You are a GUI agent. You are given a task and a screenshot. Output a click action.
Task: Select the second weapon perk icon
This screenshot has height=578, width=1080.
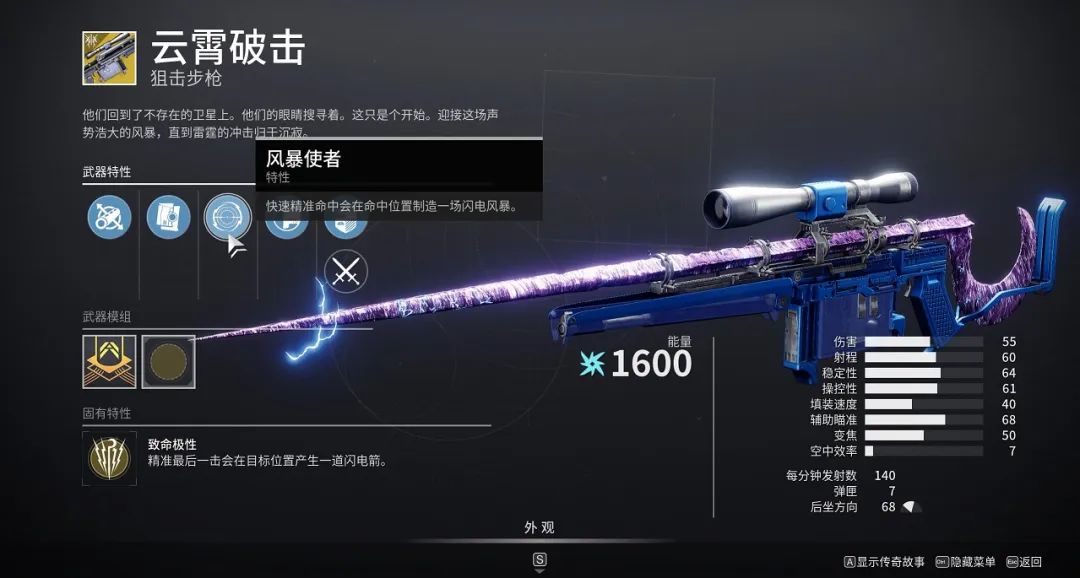pos(168,216)
